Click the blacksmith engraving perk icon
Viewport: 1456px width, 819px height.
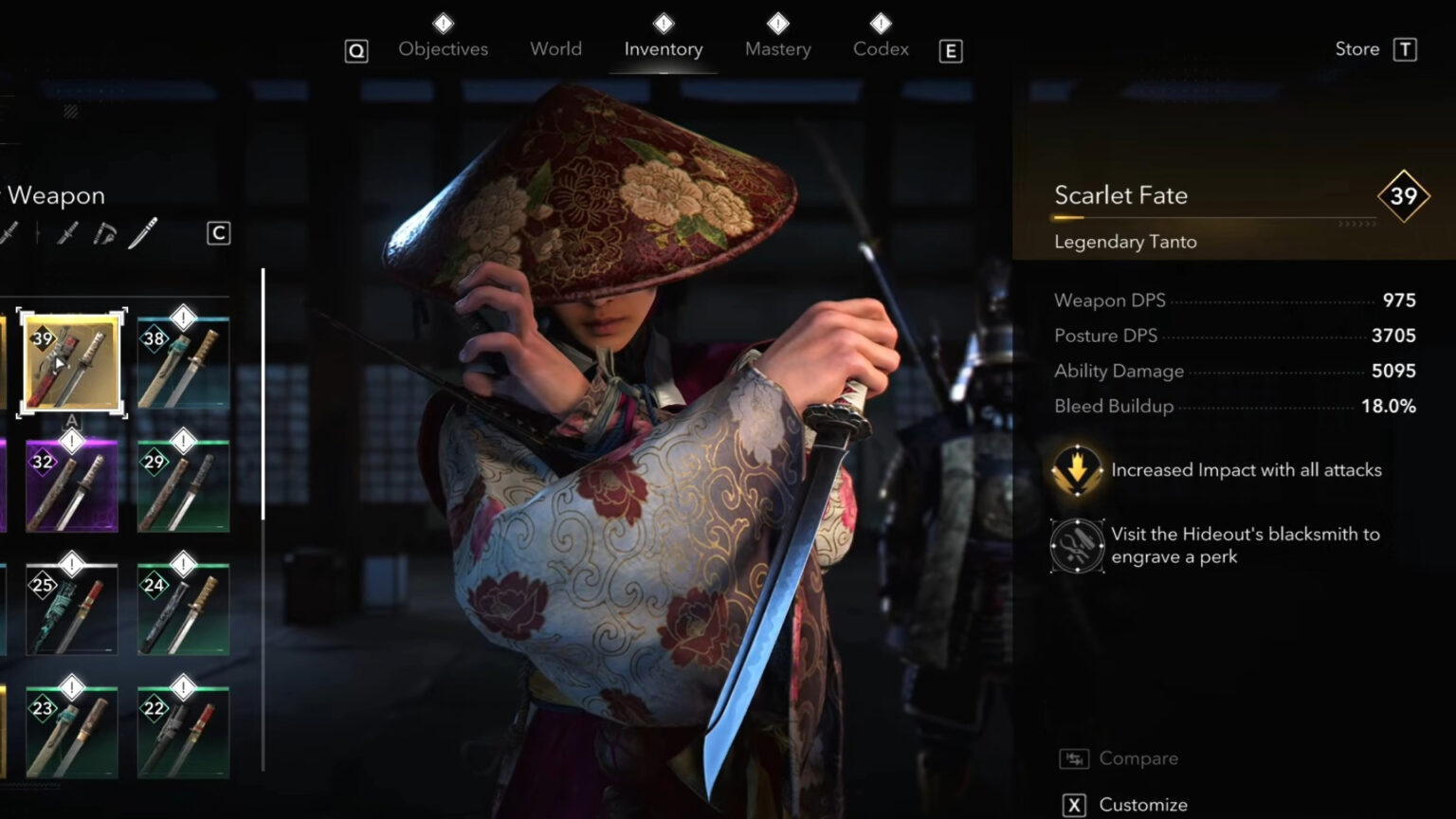click(1076, 546)
